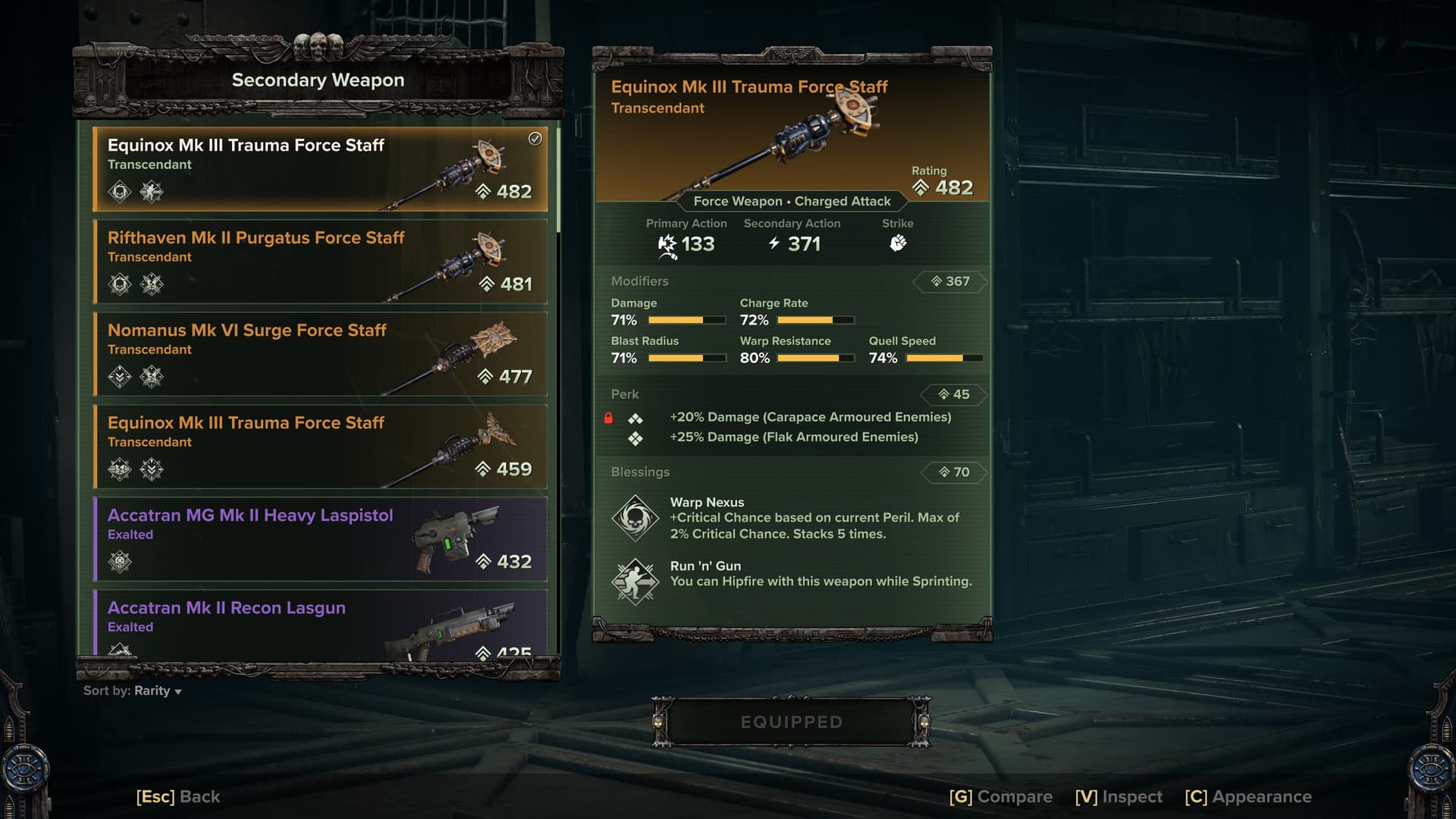Click the Warp Nexus blessing icon
The image size is (1456, 819).
pyautogui.click(x=635, y=518)
